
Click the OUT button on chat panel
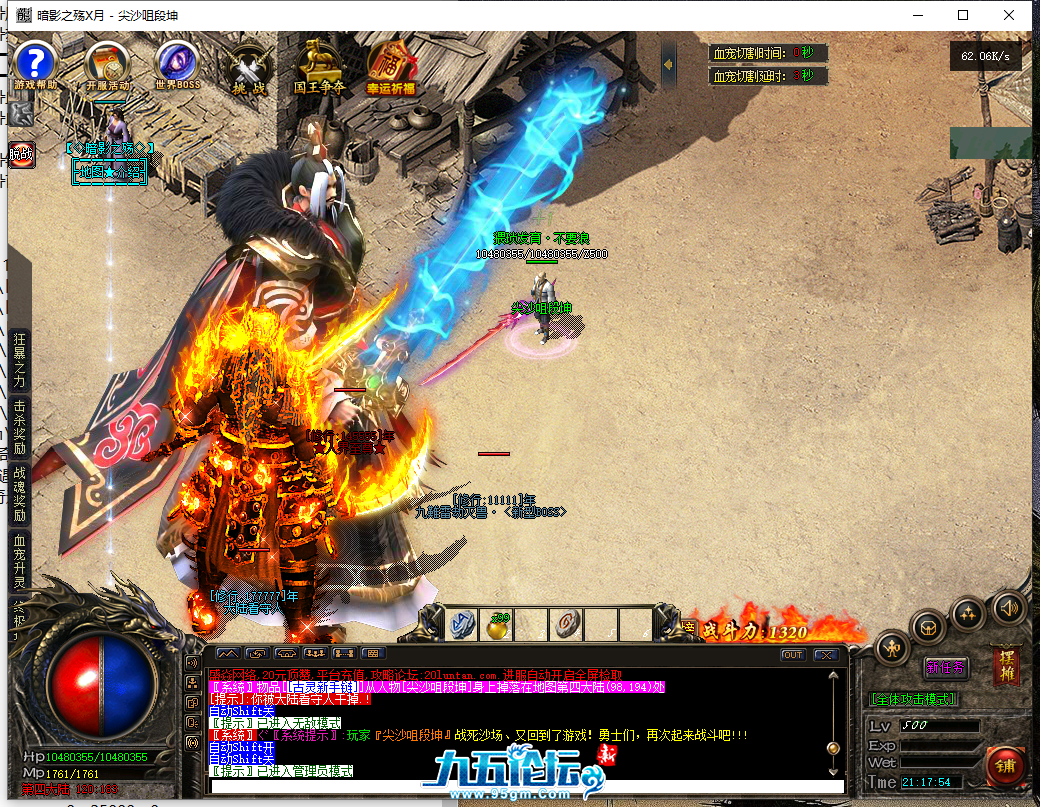[x=793, y=655]
